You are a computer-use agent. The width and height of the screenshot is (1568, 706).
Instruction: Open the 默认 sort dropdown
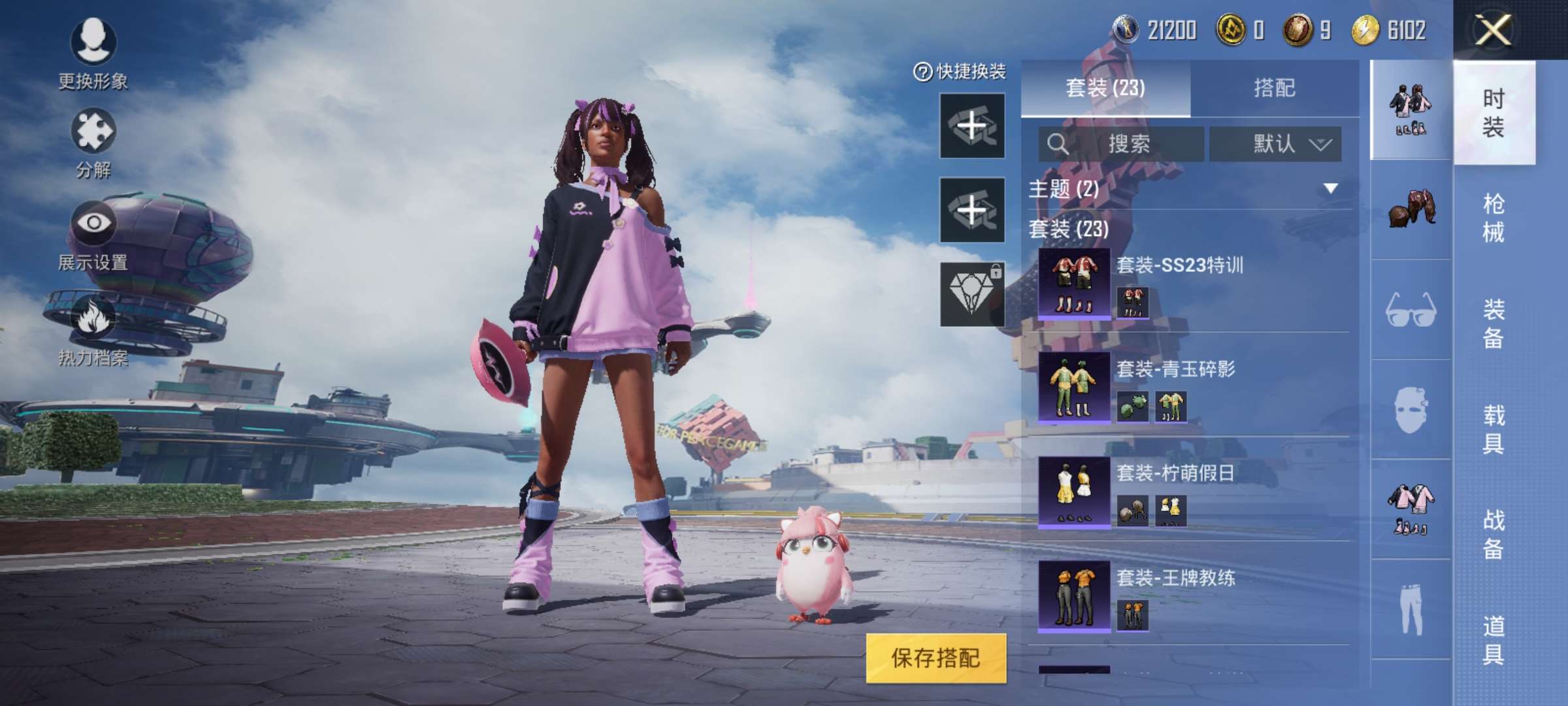point(1275,144)
